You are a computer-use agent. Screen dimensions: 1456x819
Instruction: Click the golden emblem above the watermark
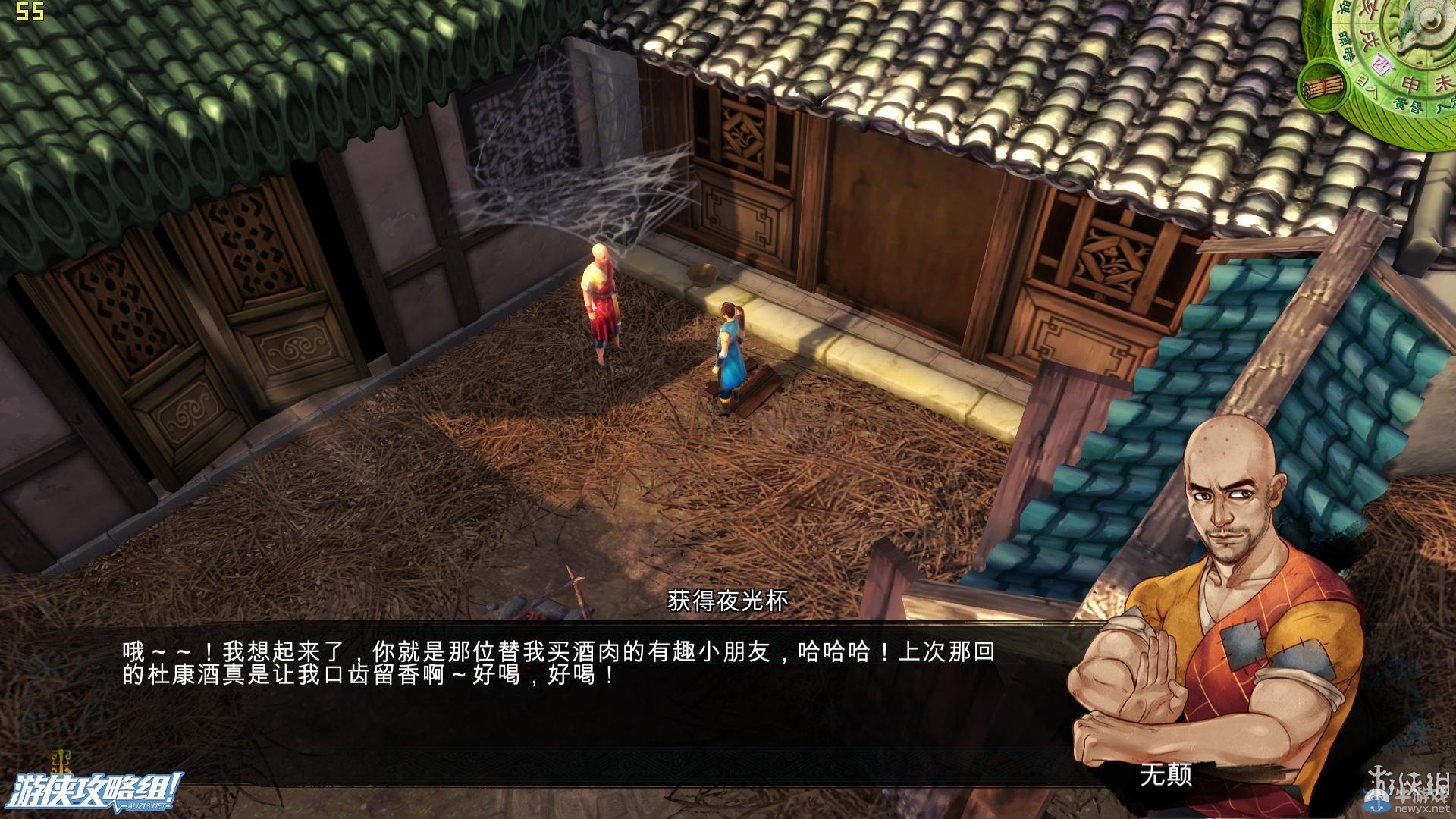pos(61,761)
